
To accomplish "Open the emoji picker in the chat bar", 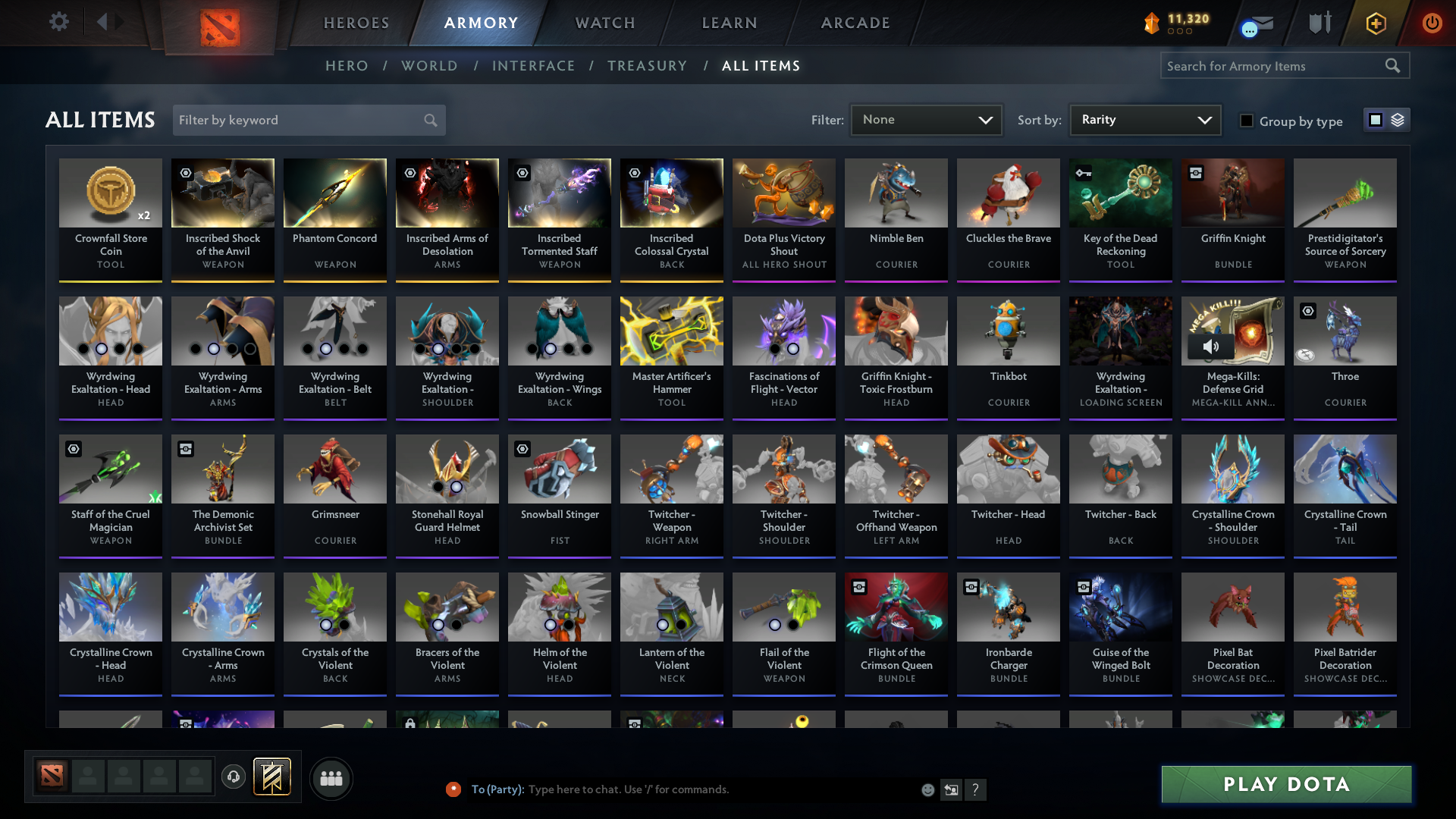I will pos(928,789).
